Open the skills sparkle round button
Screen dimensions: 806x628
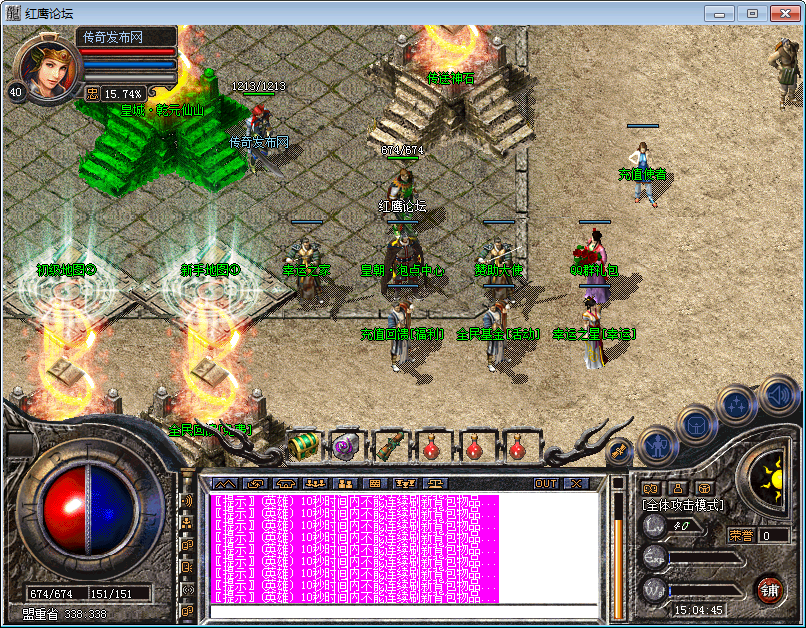pos(736,404)
